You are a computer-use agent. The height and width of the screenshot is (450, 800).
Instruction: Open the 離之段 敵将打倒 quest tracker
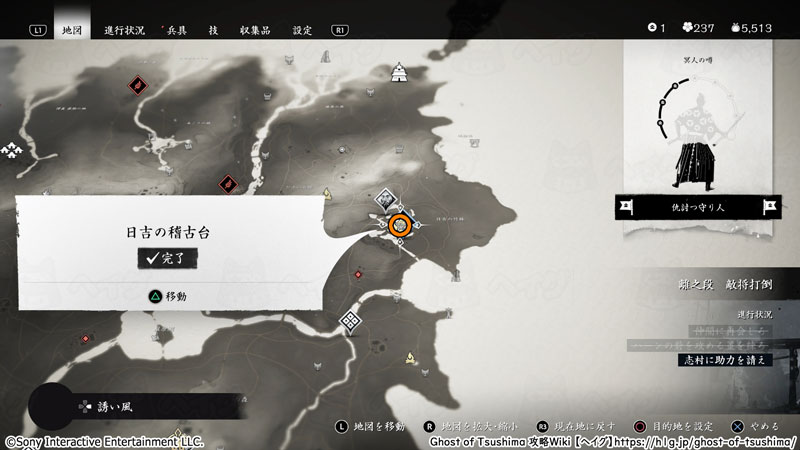722,285
